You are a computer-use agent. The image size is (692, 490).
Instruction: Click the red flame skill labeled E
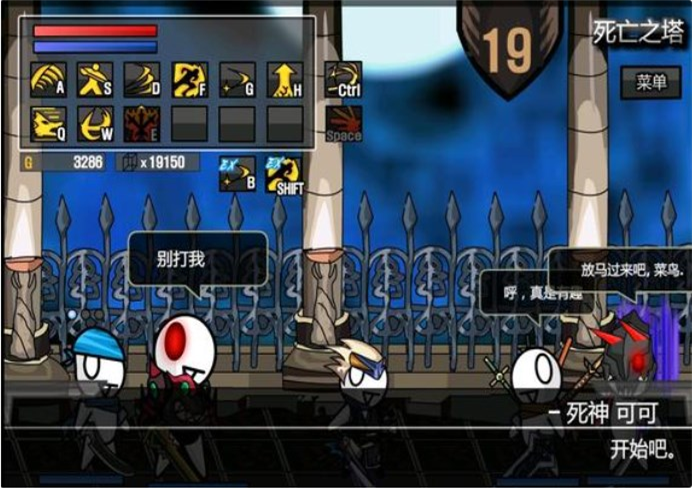point(143,123)
